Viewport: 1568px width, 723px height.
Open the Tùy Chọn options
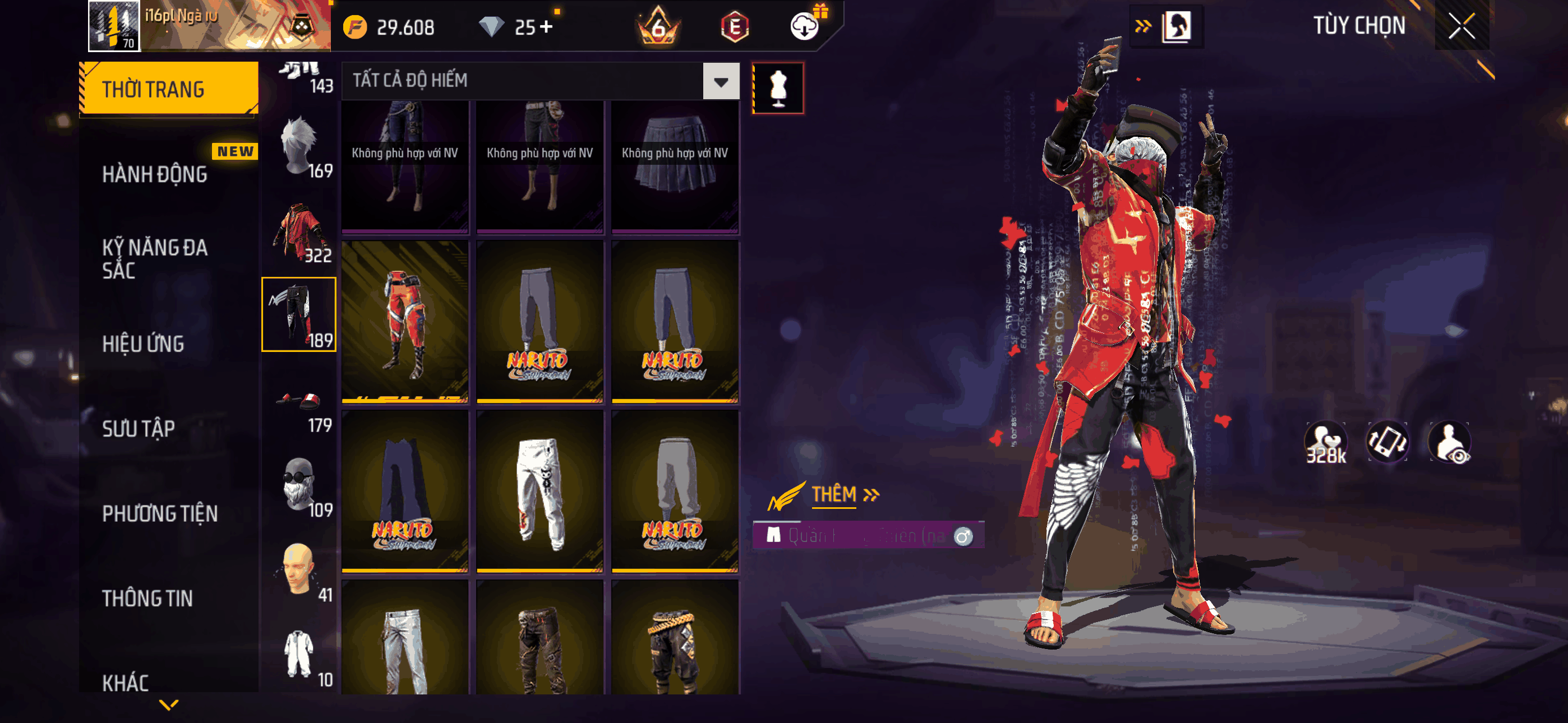(x=1359, y=26)
